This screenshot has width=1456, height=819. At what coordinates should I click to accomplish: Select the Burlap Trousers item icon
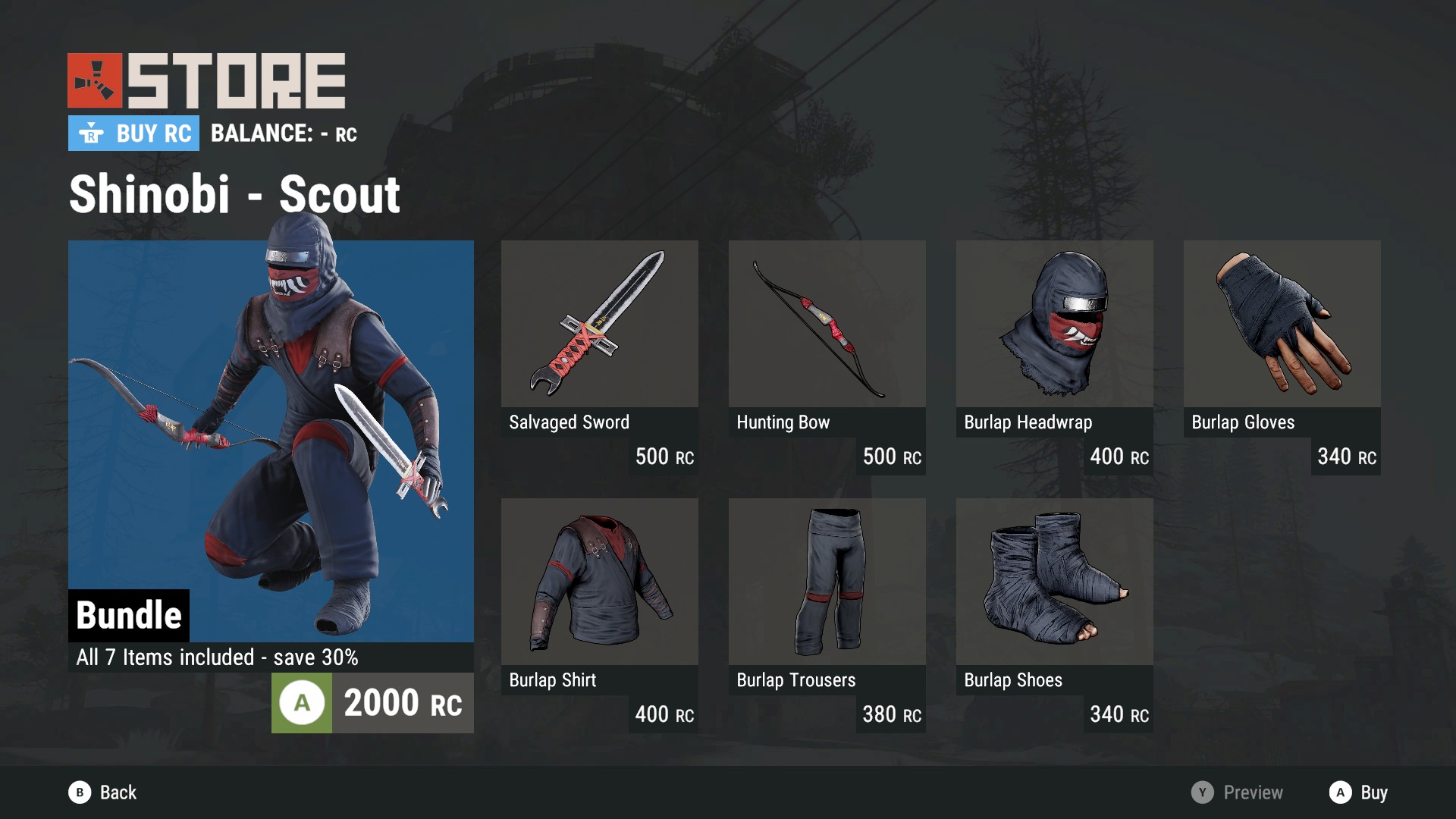pyautogui.click(x=827, y=582)
